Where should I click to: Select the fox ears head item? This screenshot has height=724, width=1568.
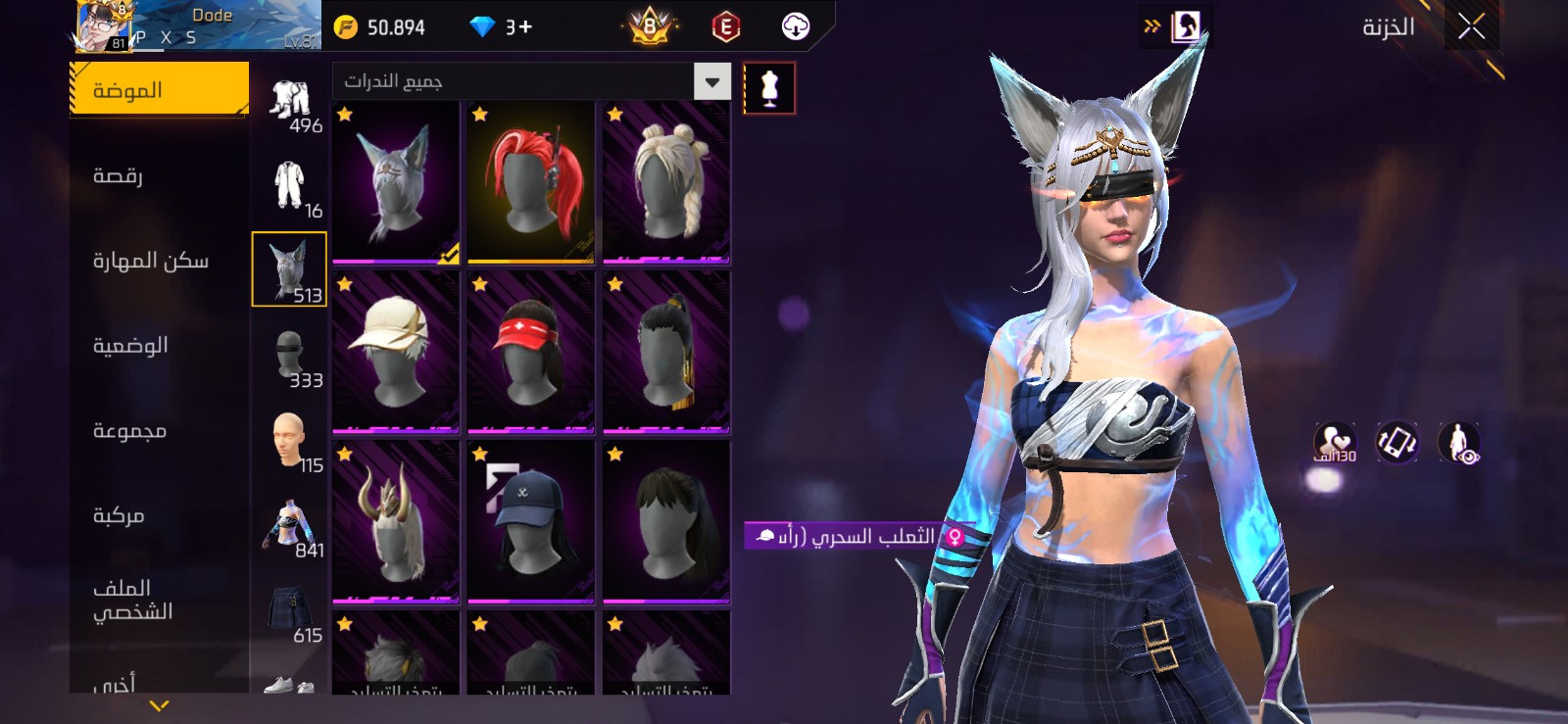click(396, 182)
